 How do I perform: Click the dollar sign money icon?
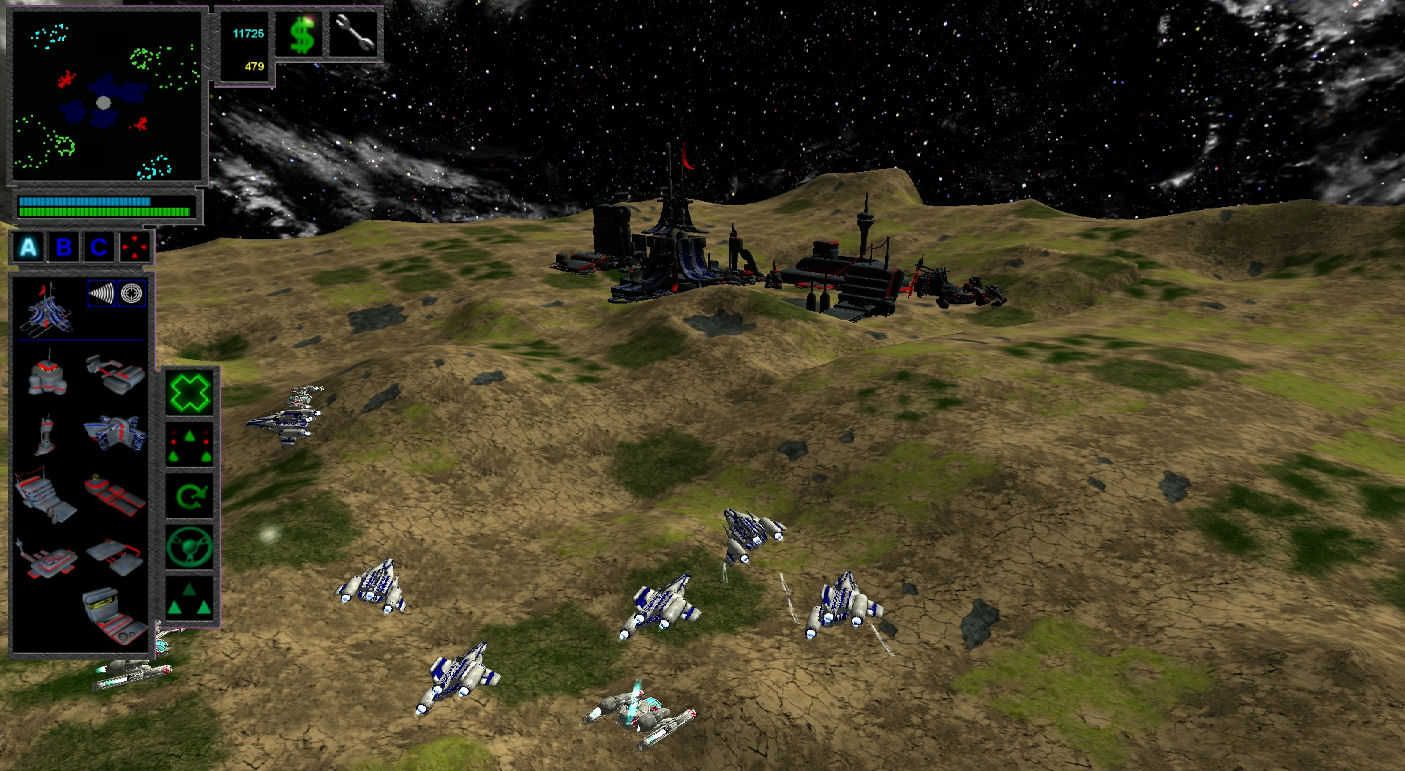300,35
